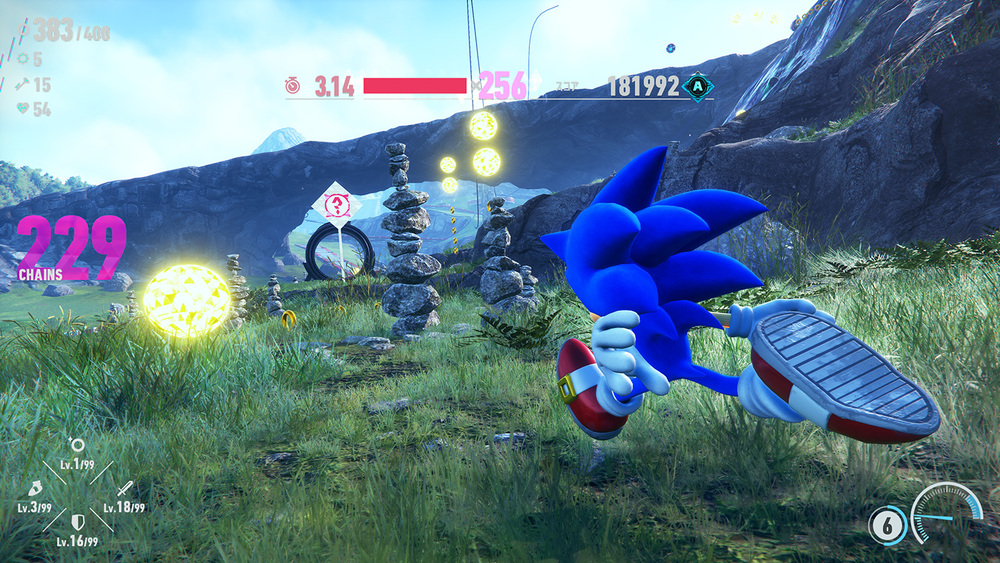Click the stopwatch timer icon
This screenshot has width=1000, height=563.
click(x=292, y=87)
